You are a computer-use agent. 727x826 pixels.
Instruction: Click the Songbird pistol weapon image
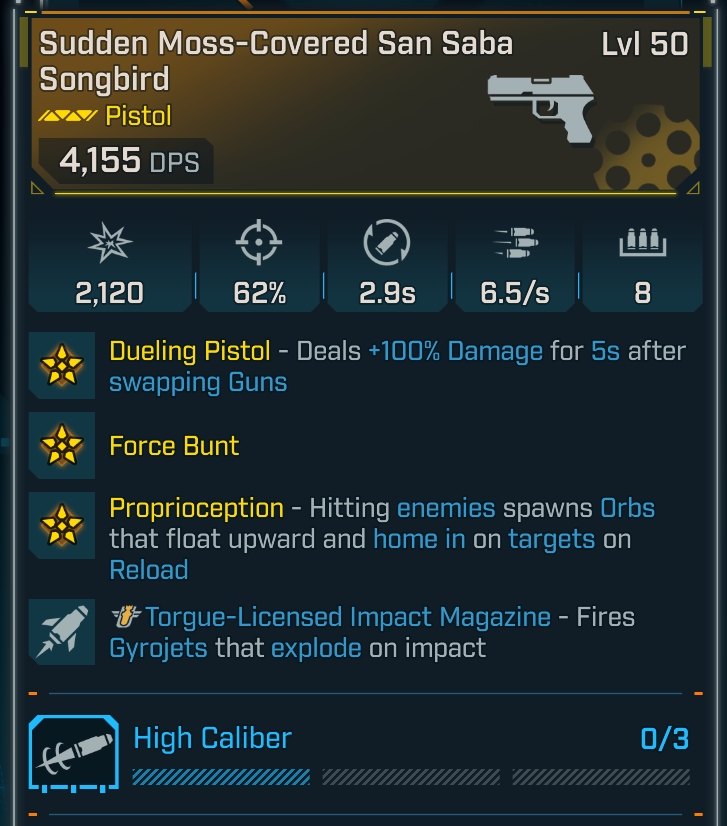pos(541,104)
